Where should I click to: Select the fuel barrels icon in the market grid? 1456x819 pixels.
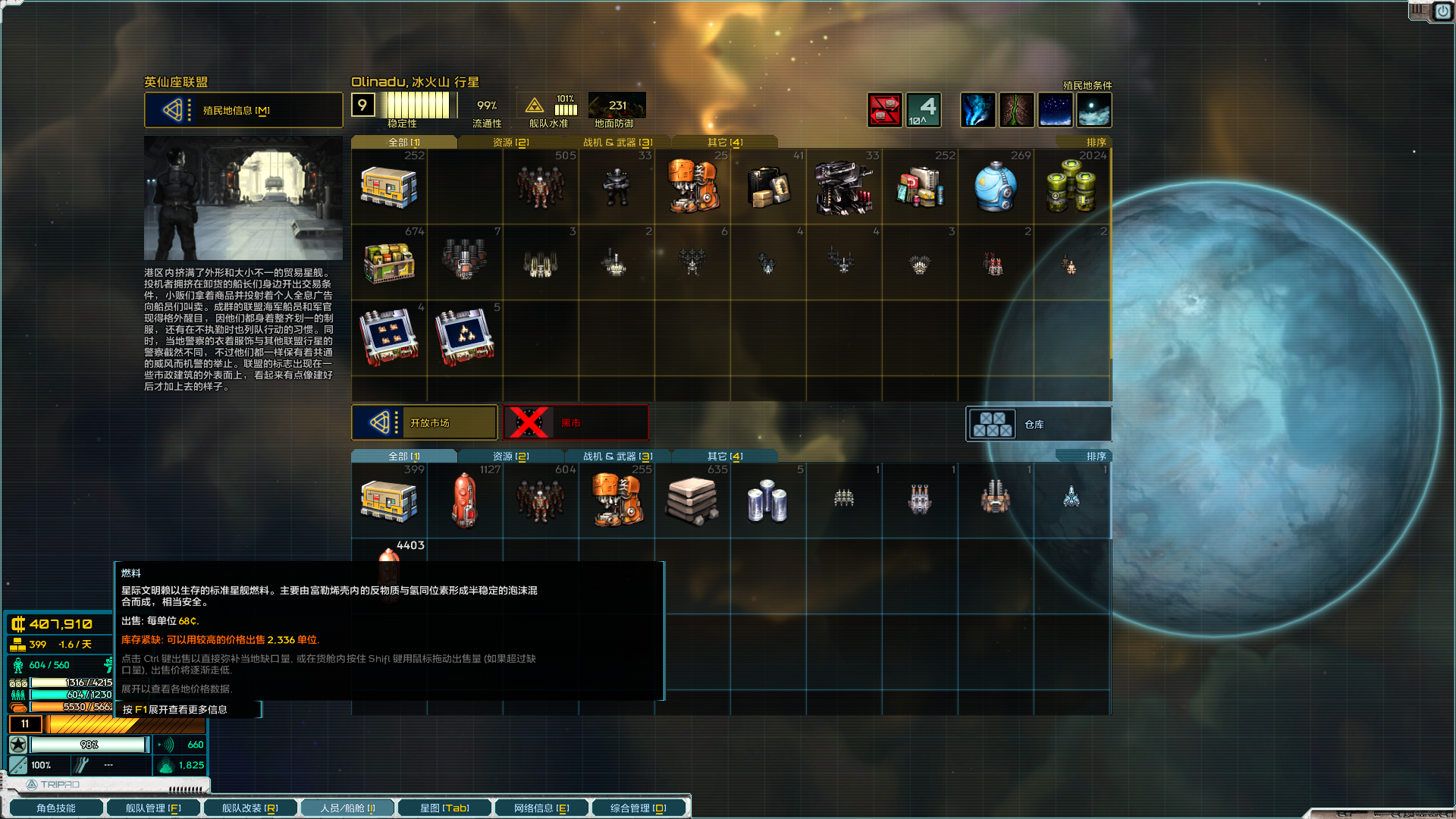pyautogui.click(x=1072, y=186)
